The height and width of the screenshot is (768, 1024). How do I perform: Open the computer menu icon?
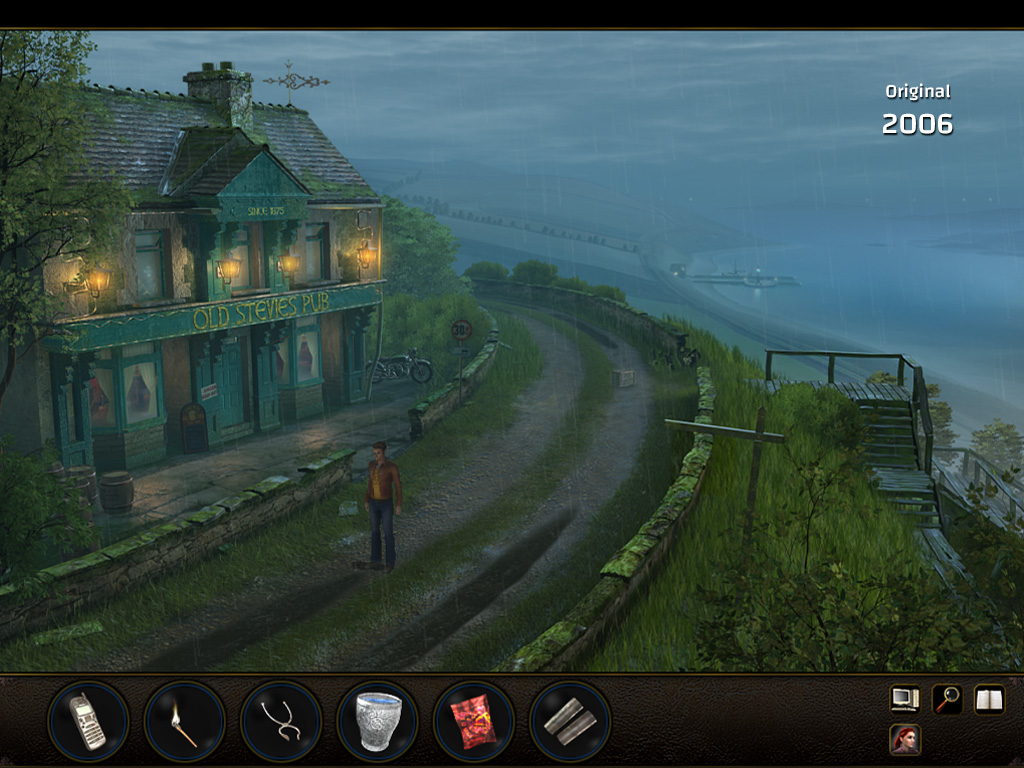pyautogui.click(x=905, y=699)
